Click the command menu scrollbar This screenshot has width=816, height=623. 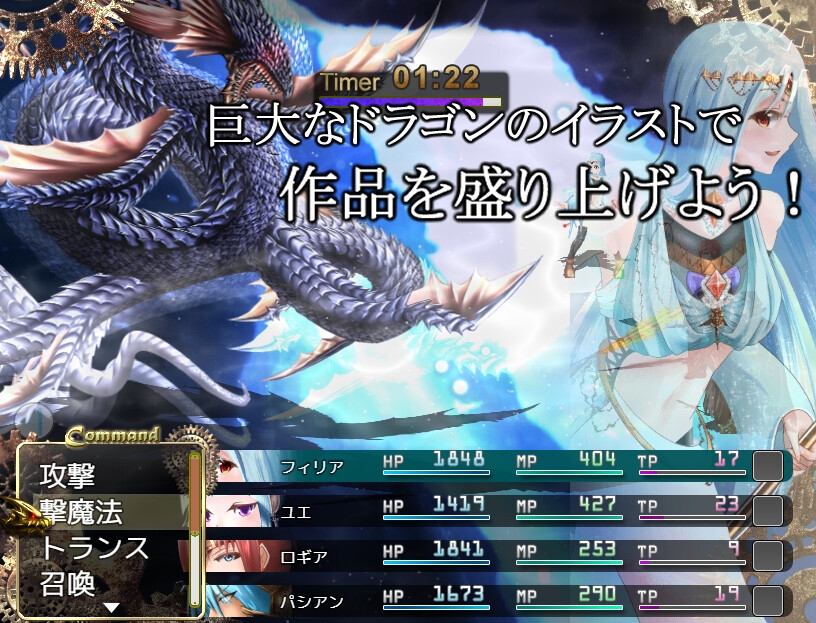(x=195, y=528)
